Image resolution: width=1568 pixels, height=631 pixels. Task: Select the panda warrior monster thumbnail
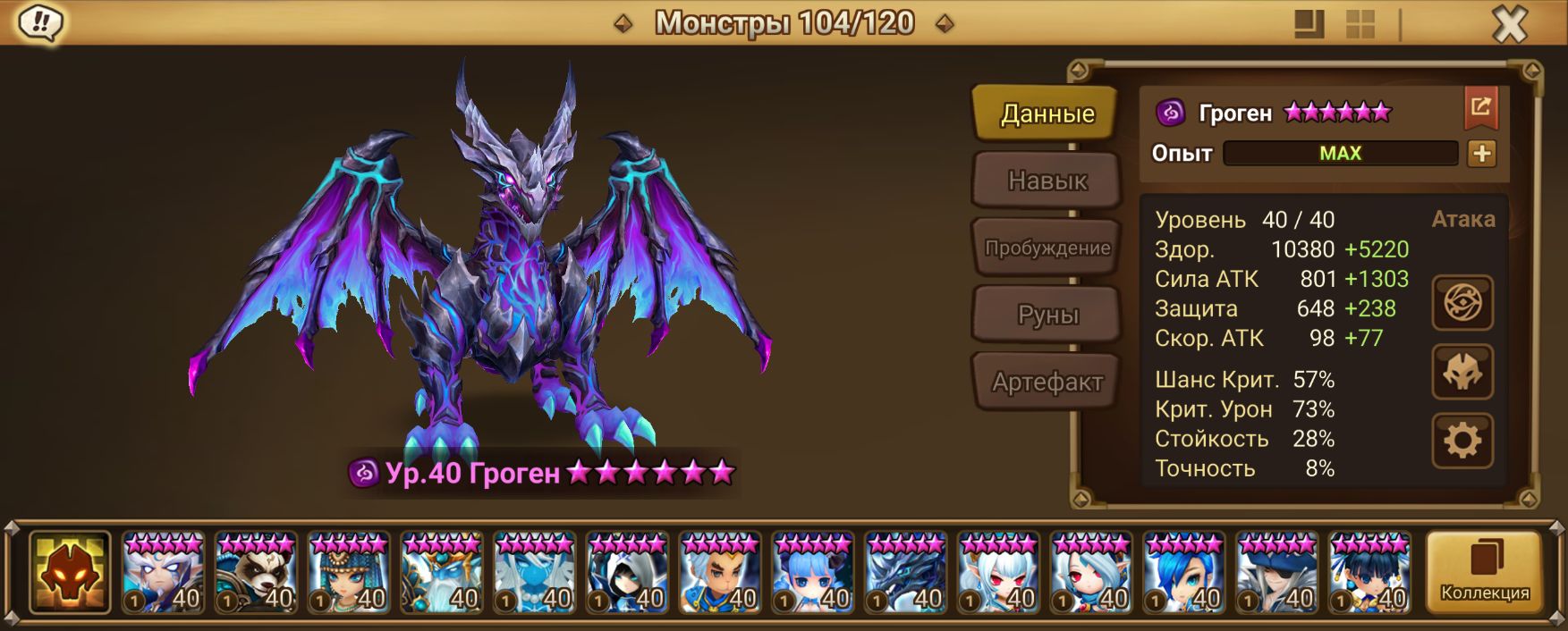click(256, 572)
